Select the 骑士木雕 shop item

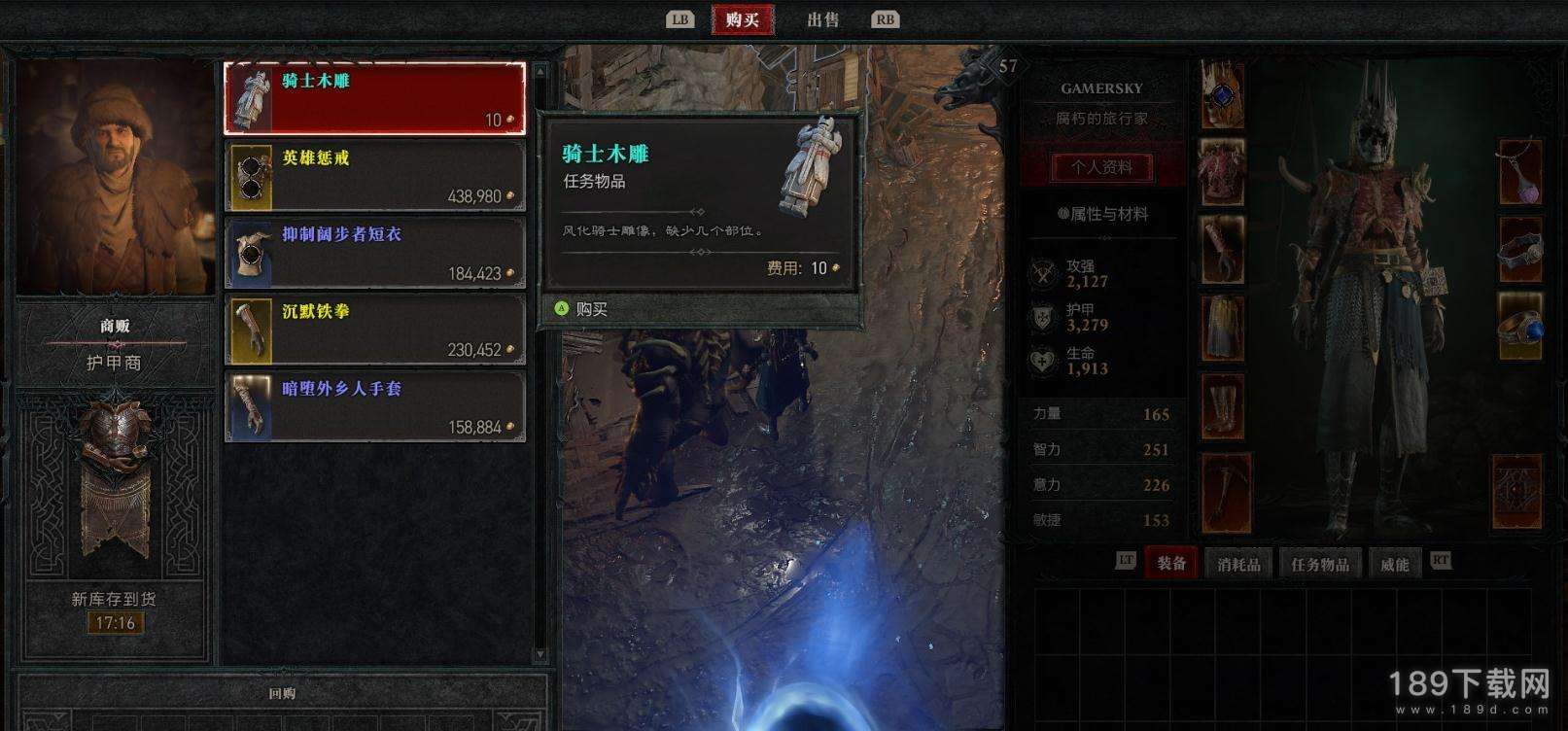coord(375,98)
